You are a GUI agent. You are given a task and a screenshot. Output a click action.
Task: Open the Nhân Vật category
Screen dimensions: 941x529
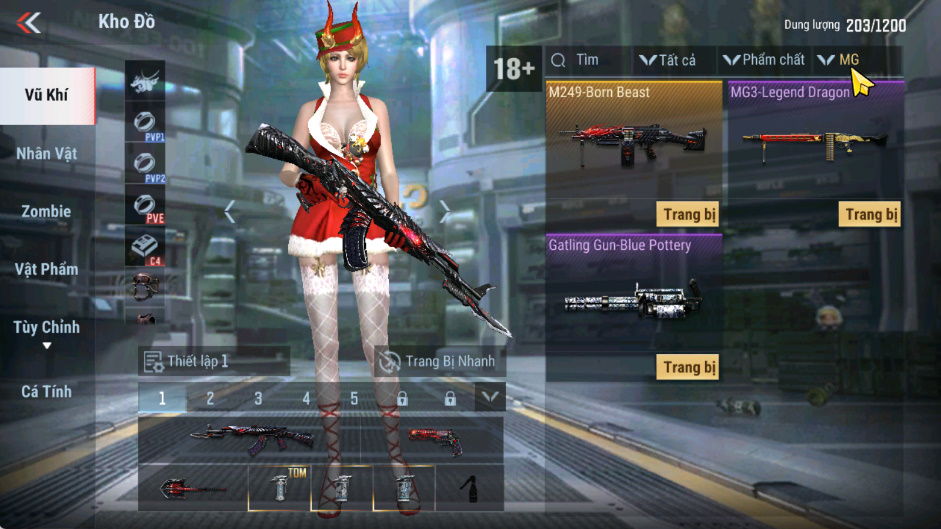click(x=47, y=154)
